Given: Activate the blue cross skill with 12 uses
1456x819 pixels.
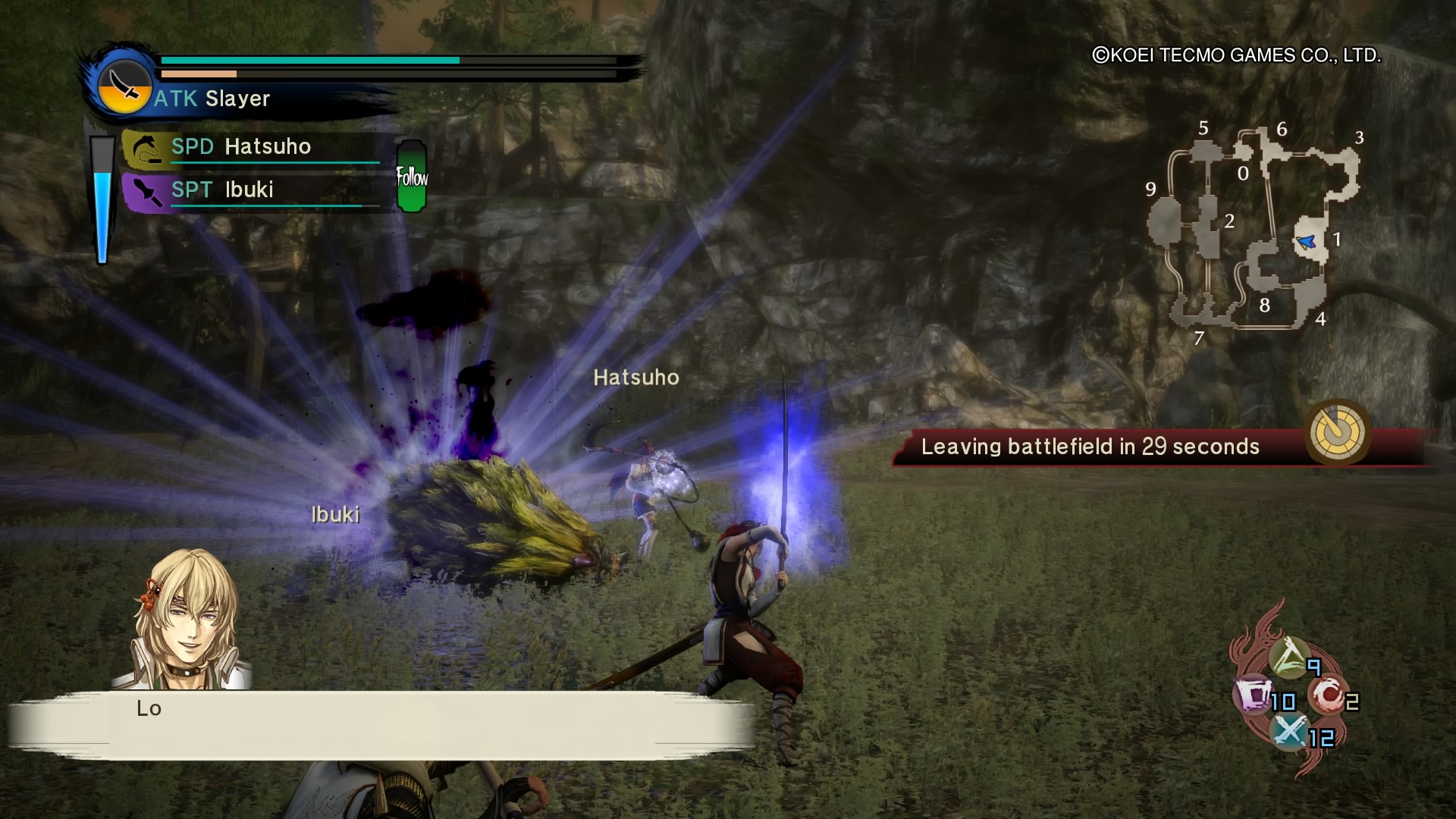Looking at the screenshot, I should (1289, 731).
